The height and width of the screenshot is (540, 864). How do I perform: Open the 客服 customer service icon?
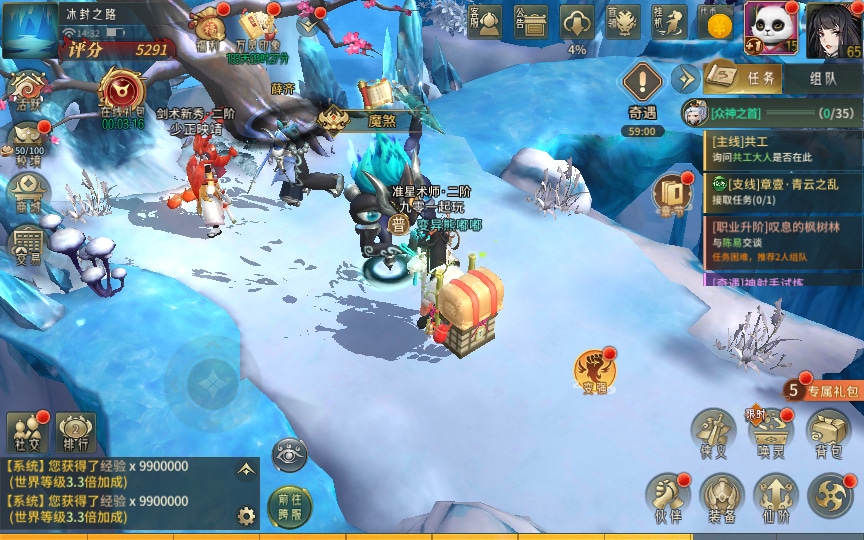485,22
